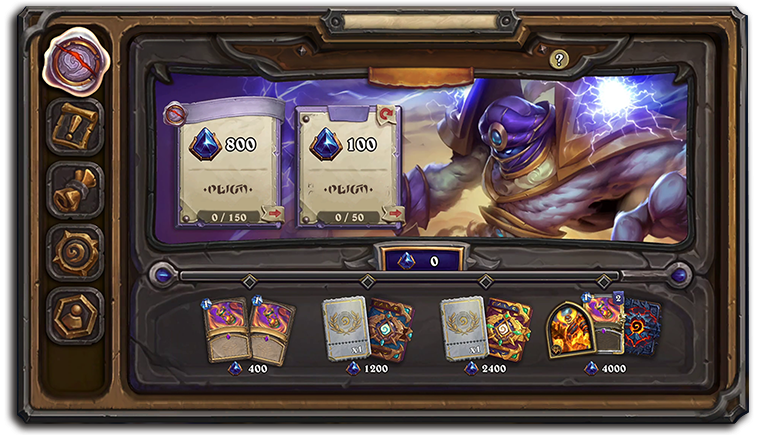
Task: Open the question mark help button
Action: [559, 60]
